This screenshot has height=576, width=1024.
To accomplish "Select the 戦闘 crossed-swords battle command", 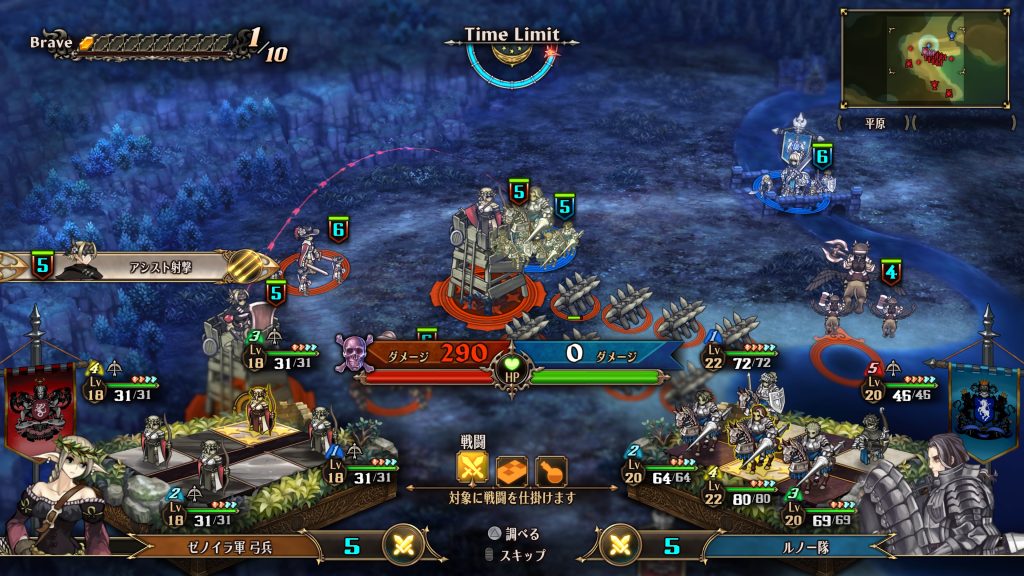I will (471, 469).
